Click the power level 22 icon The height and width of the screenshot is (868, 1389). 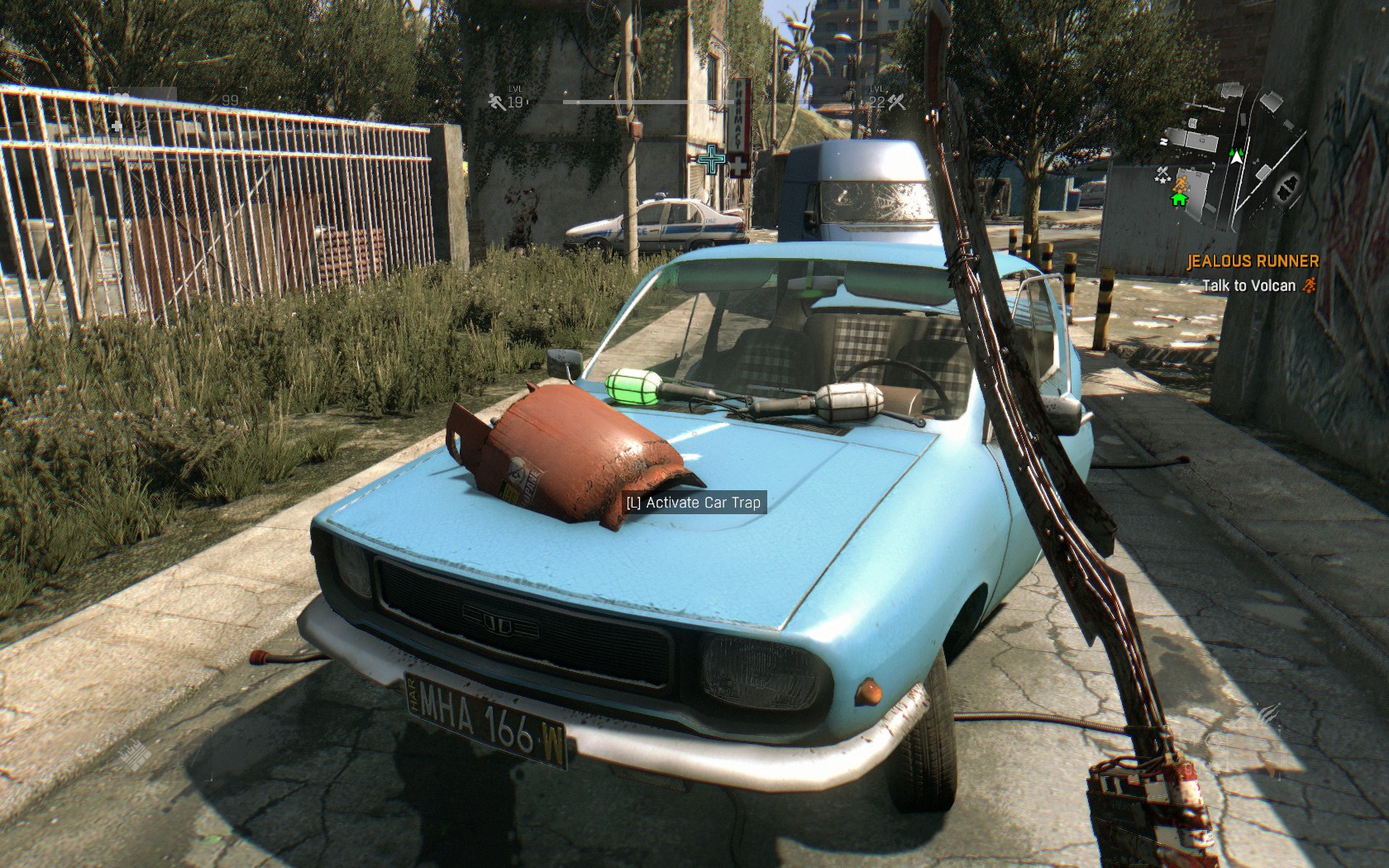coord(896,102)
